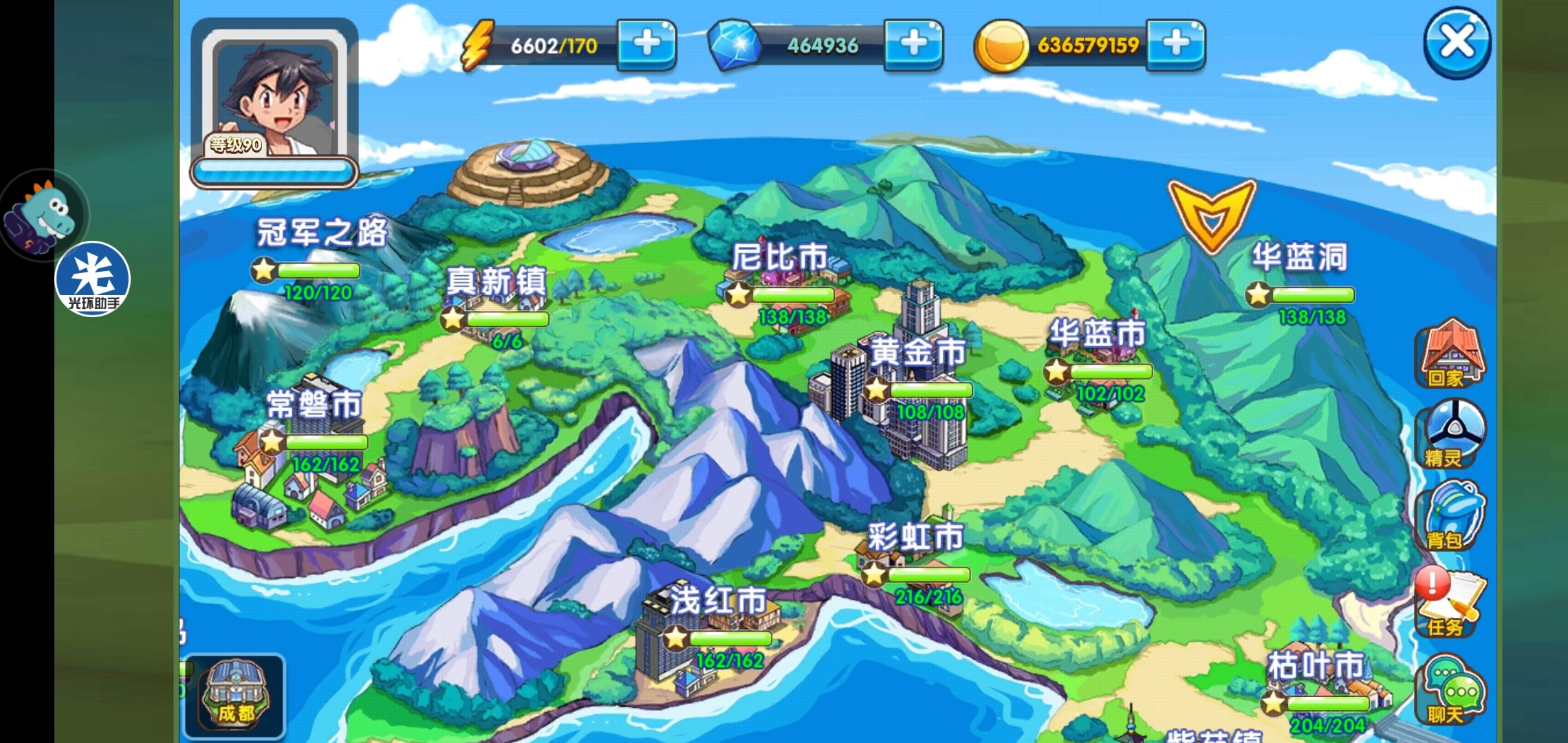The image size is (1568, 743).
Task: Open the 背包 backpack inventory
Action: (1450, 516)
